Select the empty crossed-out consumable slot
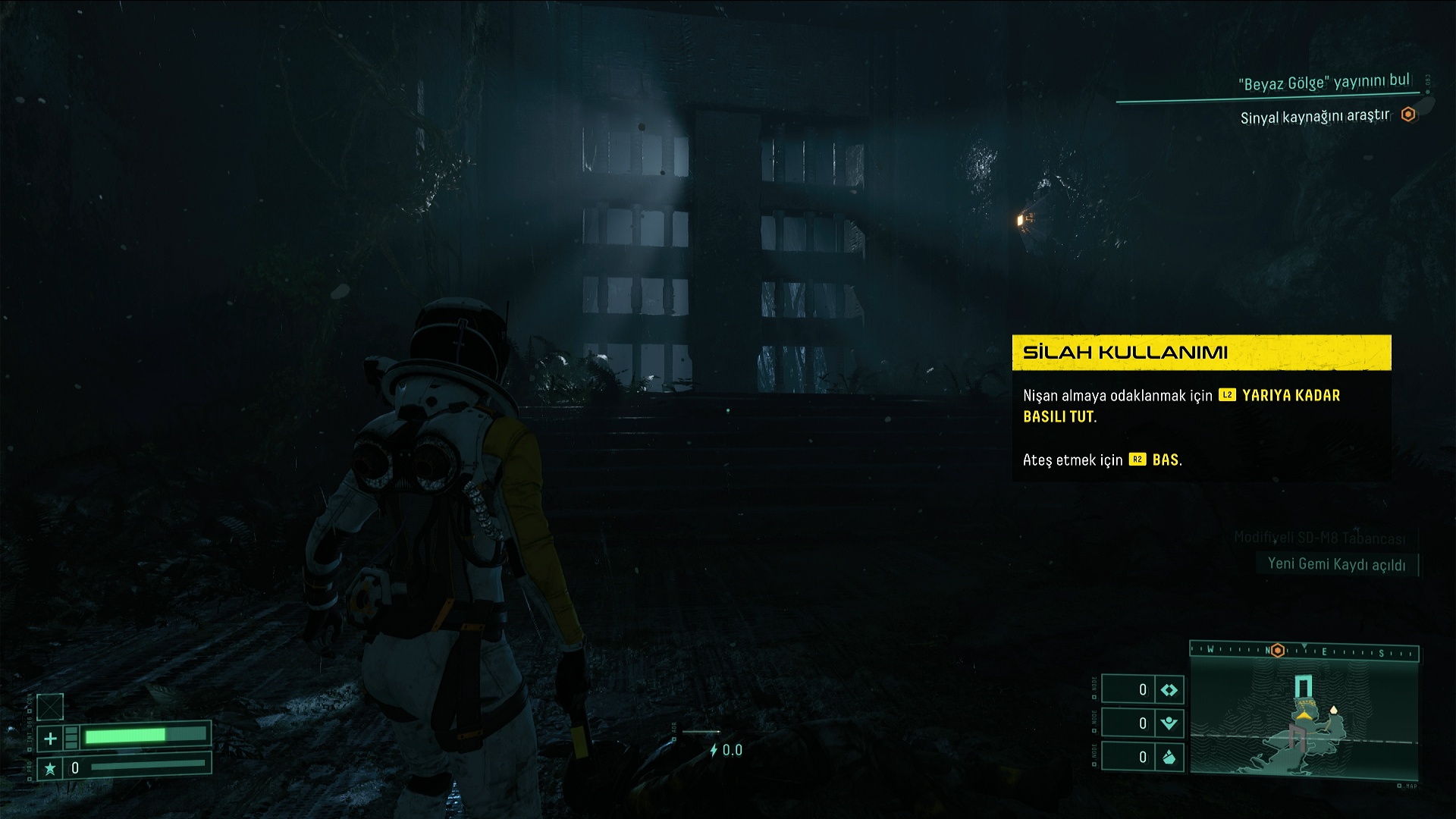 tap(50, 707)
